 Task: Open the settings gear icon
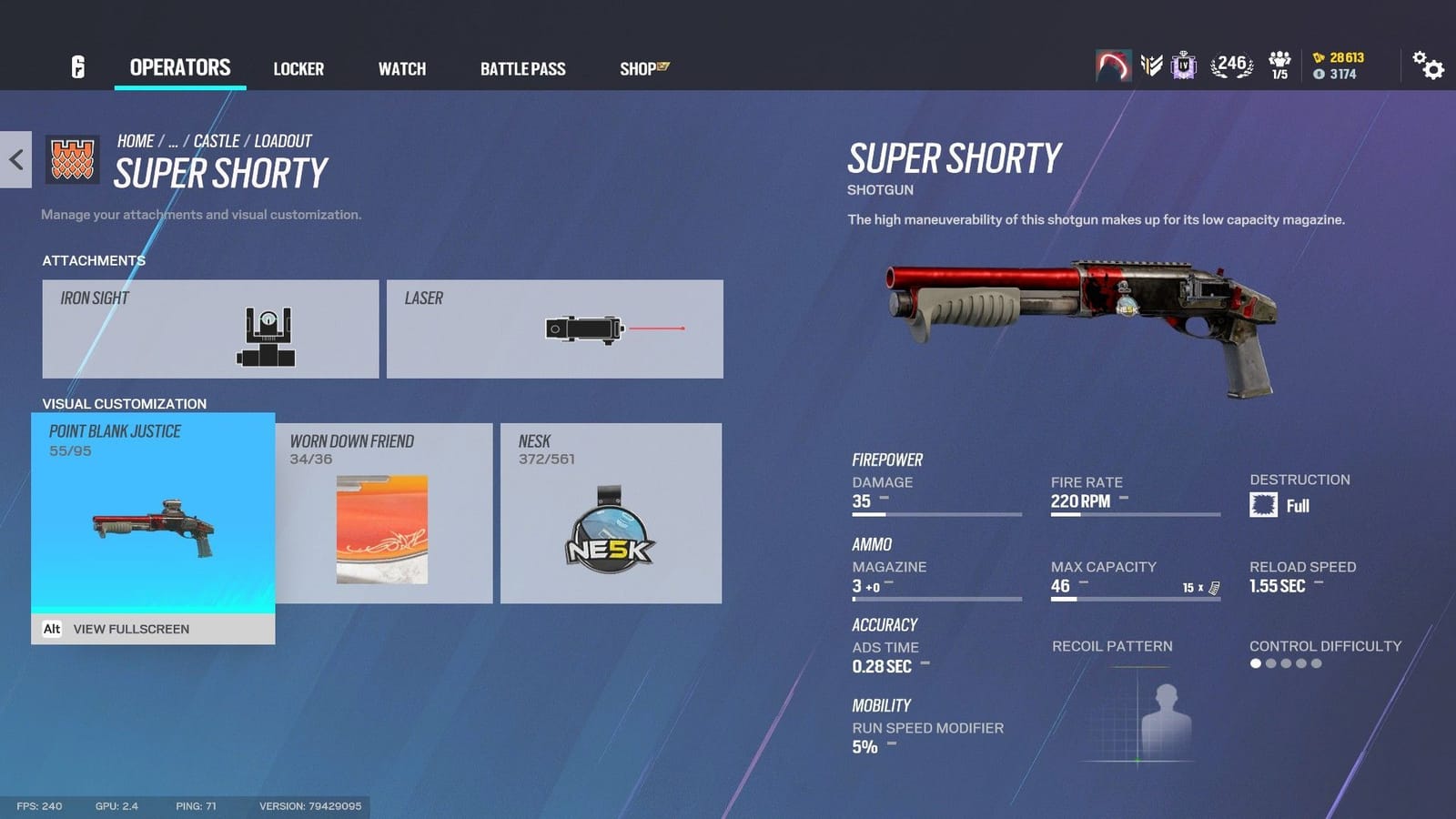(1429, 67)
